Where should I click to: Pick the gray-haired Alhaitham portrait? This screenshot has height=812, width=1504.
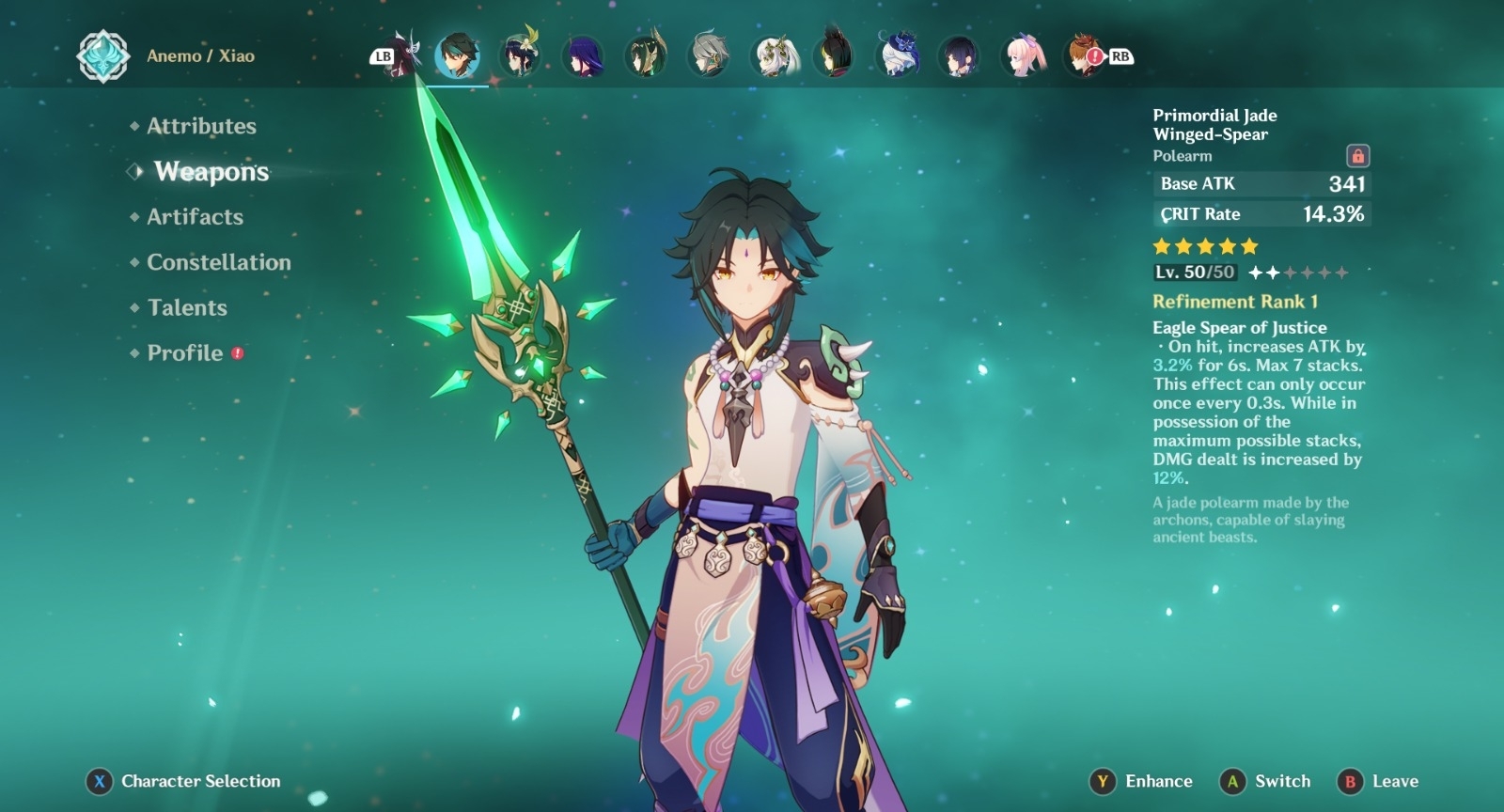[x=709, y=56]
